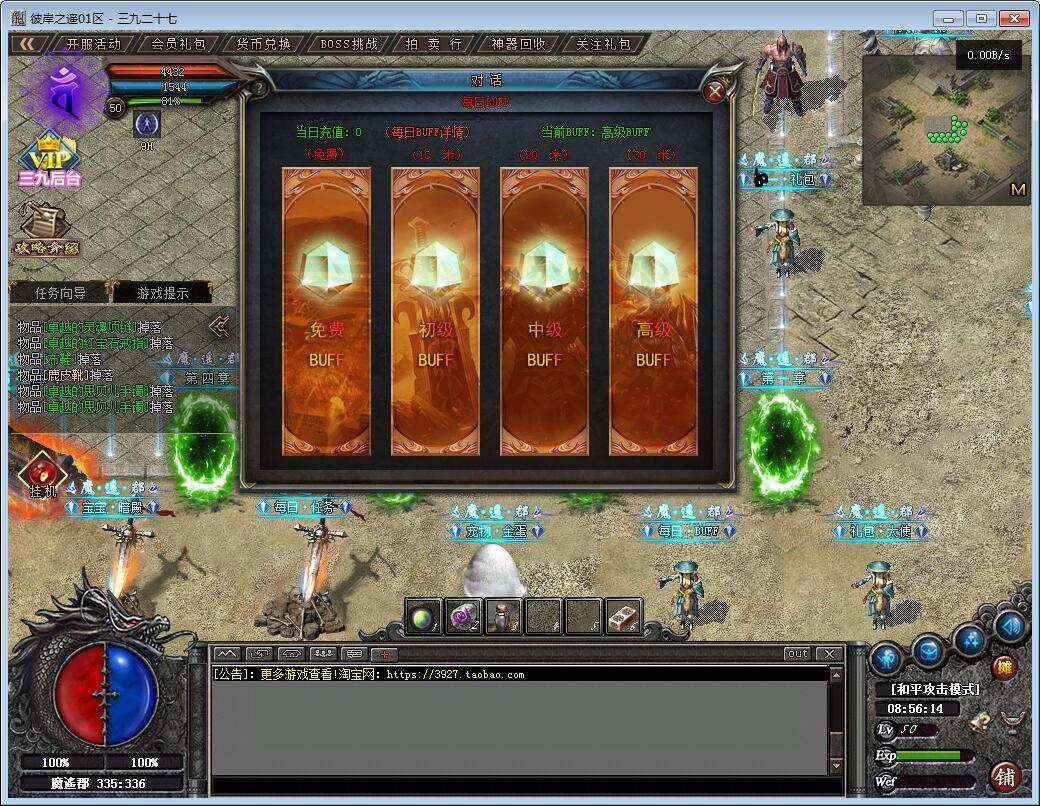The height and width of the screenshot is (806, 1040).
Task: Open the minimap with the M button
Action: pyautogui.click(x=1018, y=189)
